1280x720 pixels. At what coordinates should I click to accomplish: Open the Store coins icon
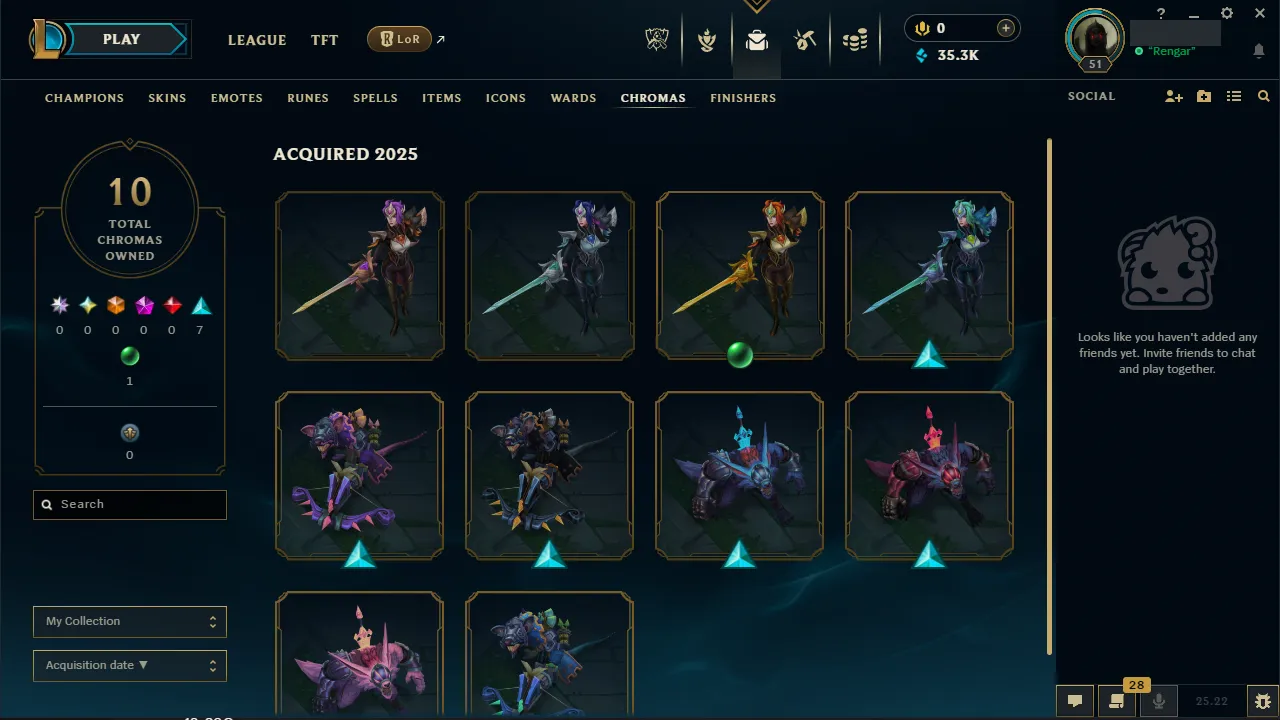pos(854,40)
